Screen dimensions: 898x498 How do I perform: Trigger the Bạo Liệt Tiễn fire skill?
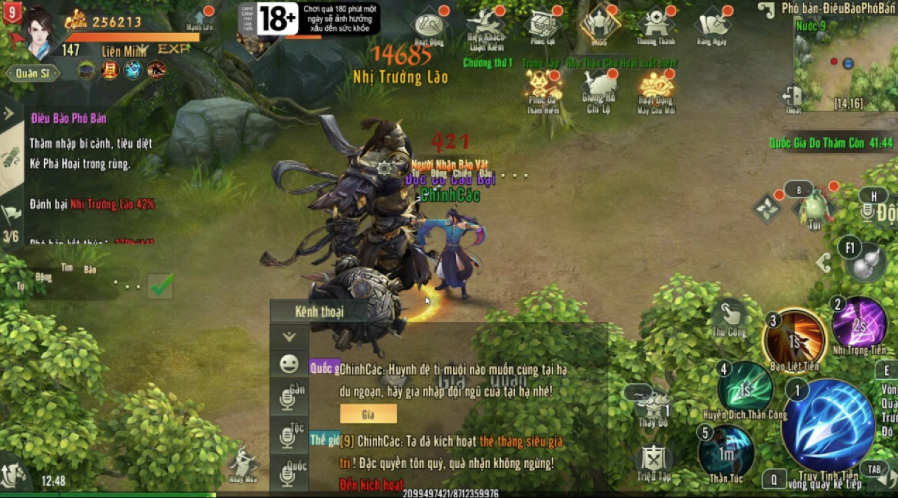[x=794, y=339]
